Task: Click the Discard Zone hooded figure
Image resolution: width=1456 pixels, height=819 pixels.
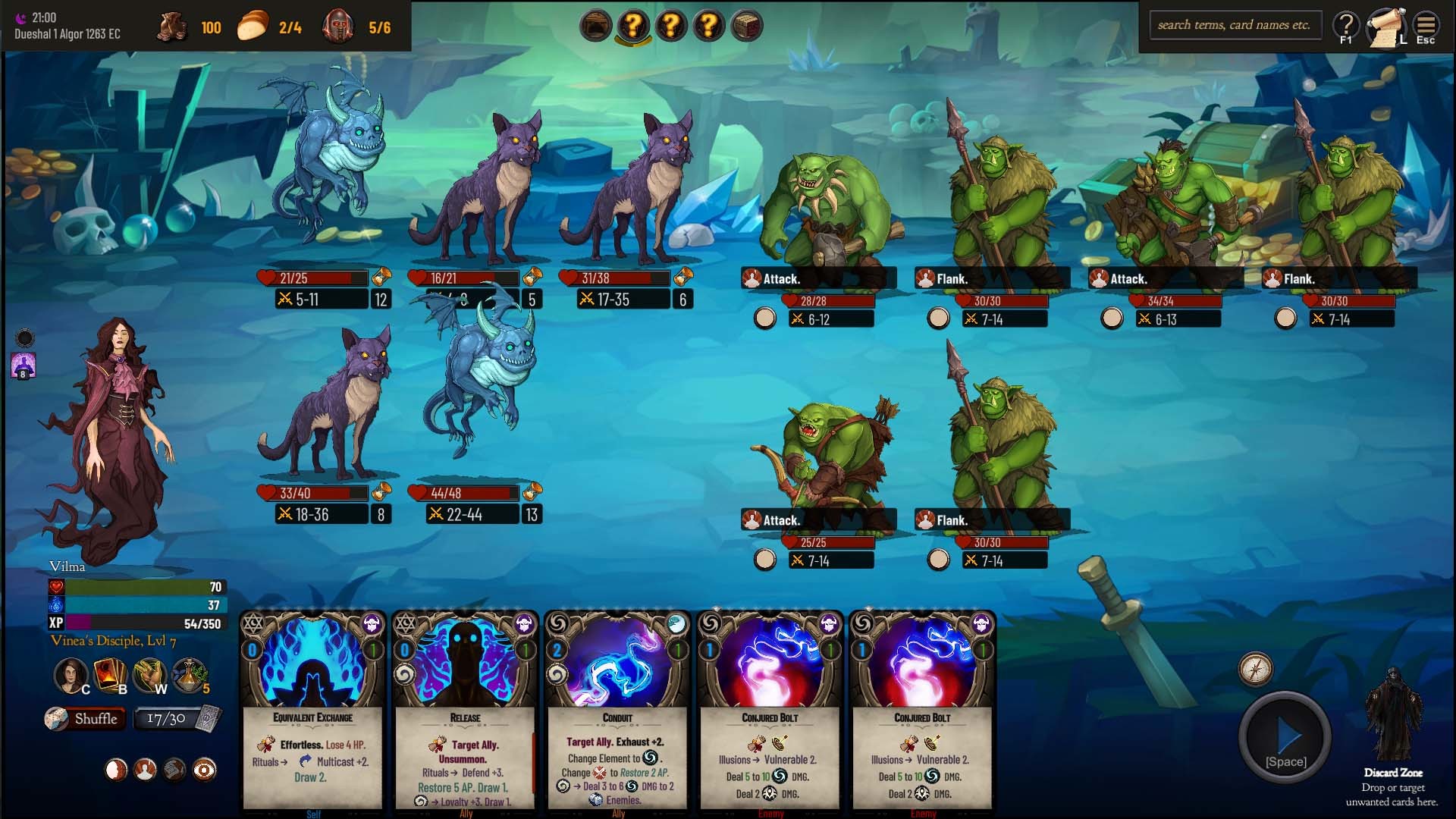Action: click(x=1392, y=717)
